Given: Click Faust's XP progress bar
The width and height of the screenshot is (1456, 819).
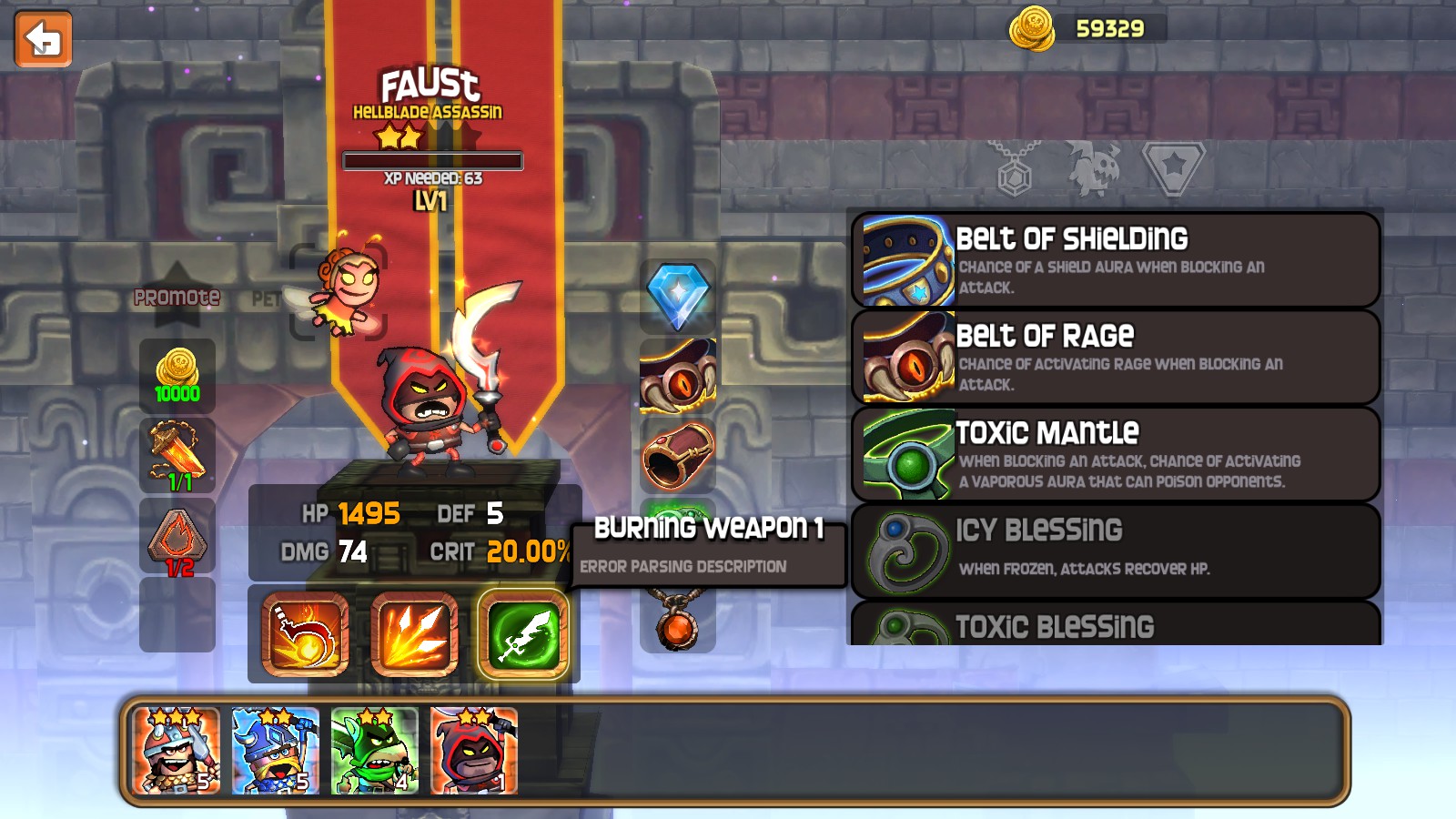Looking at the screenshot, I should click(431, 163).
